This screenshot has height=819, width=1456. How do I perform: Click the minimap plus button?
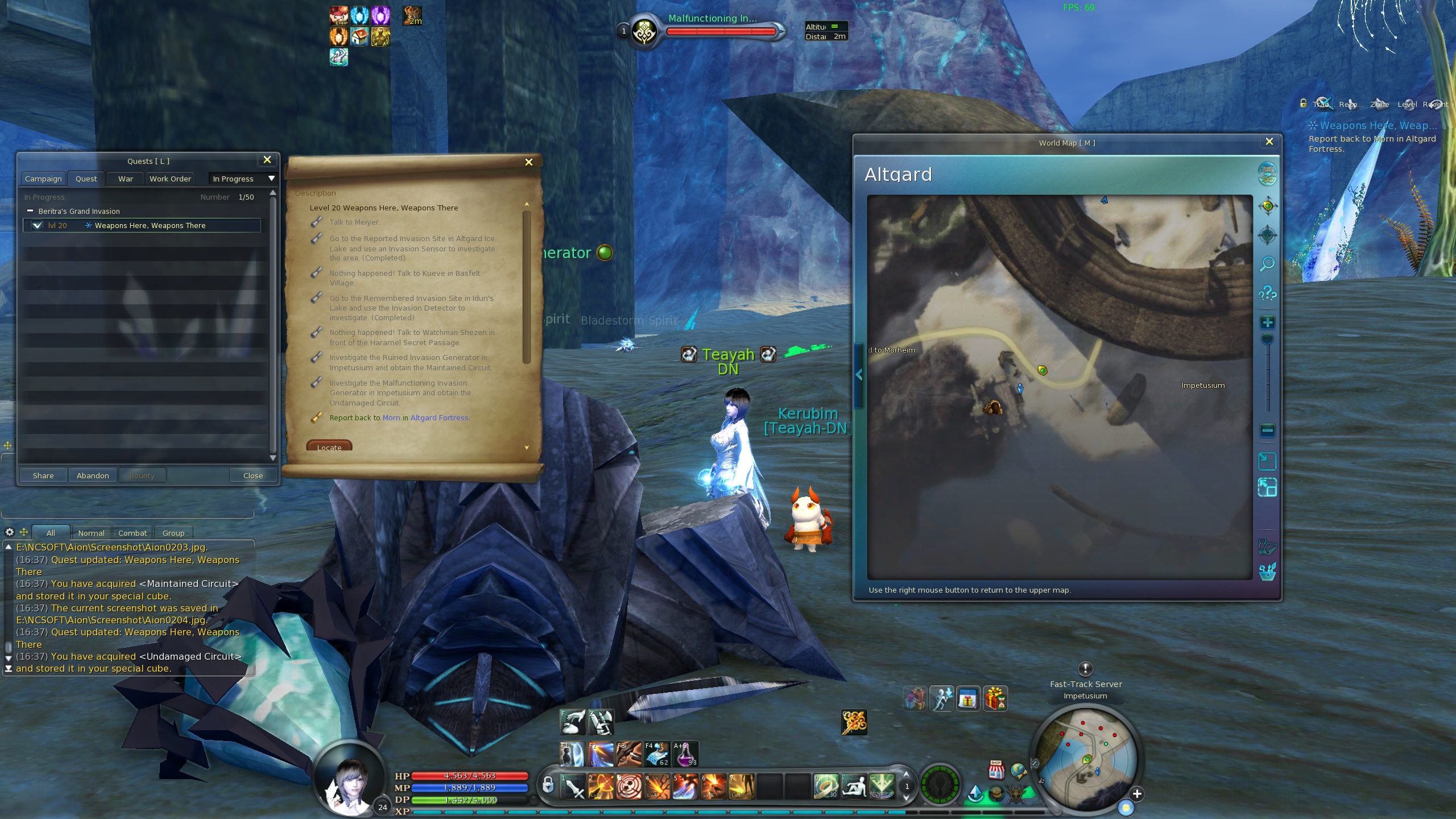(1136, 794)
